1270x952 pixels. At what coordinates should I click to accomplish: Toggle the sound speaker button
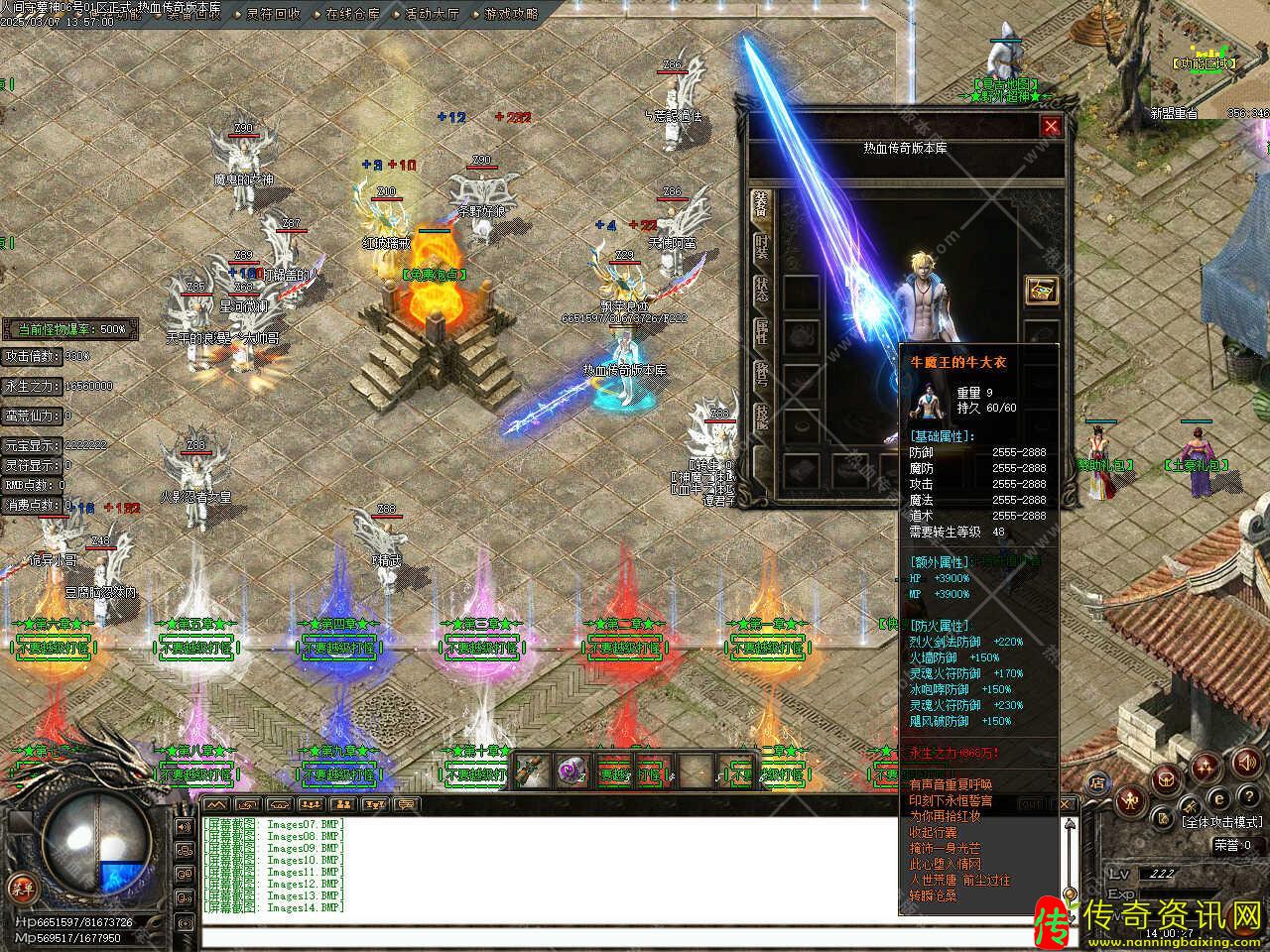point(1245,763)
